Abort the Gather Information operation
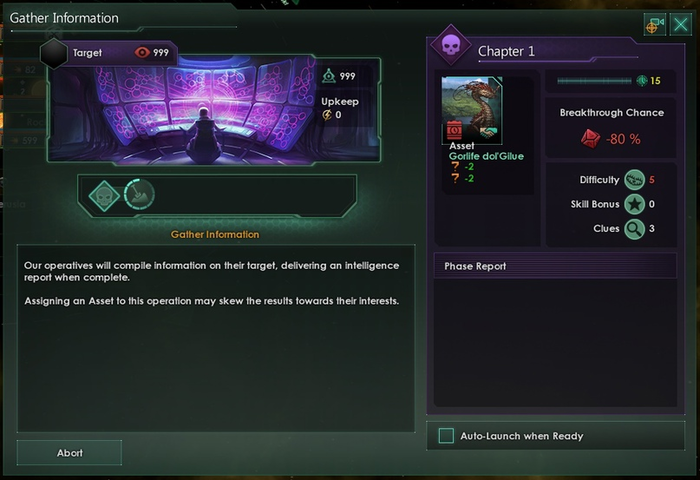This screenshot has width=700, height=480. [x=69, y=453]
